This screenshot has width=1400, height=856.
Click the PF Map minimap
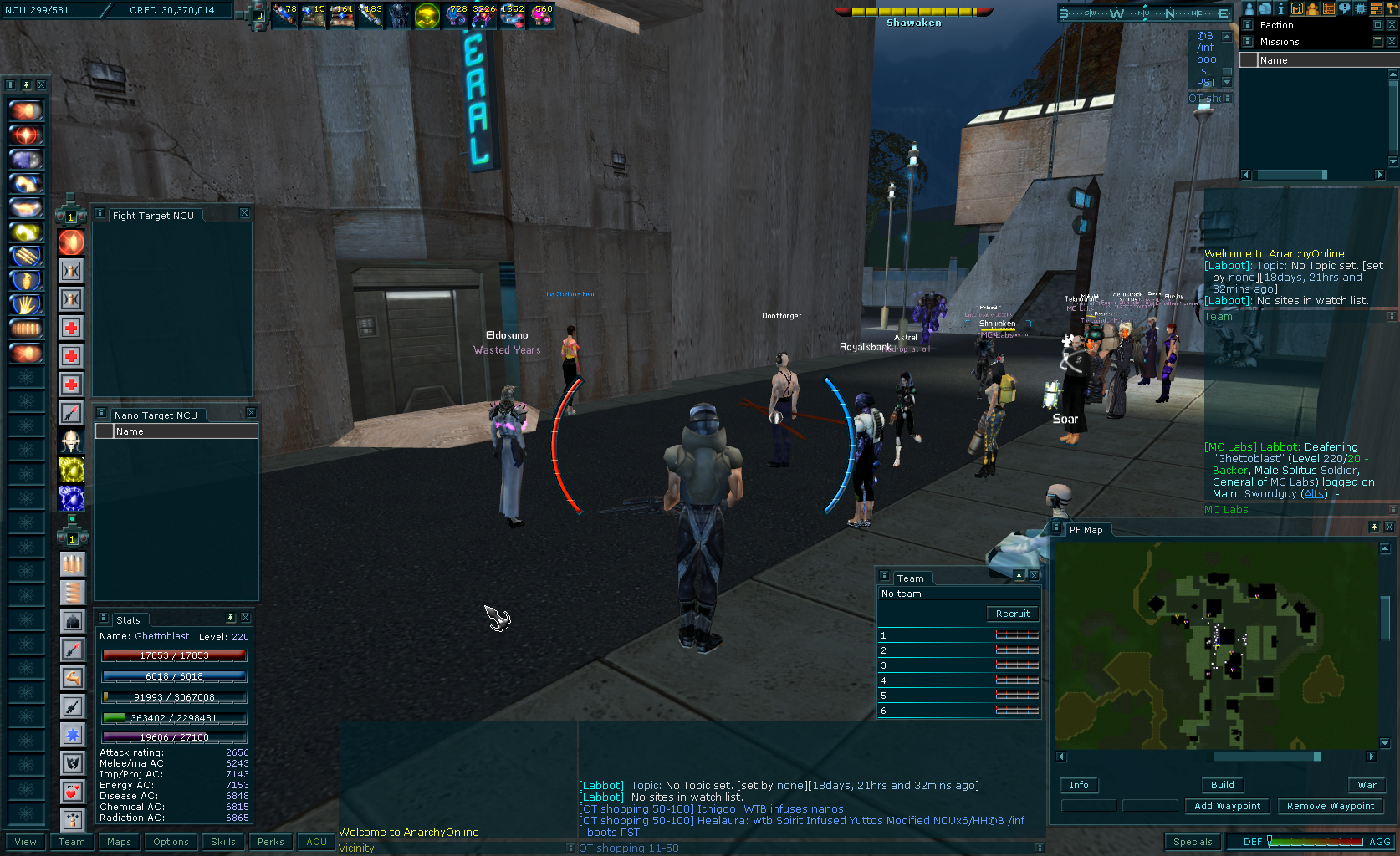tap(1215, 645)
